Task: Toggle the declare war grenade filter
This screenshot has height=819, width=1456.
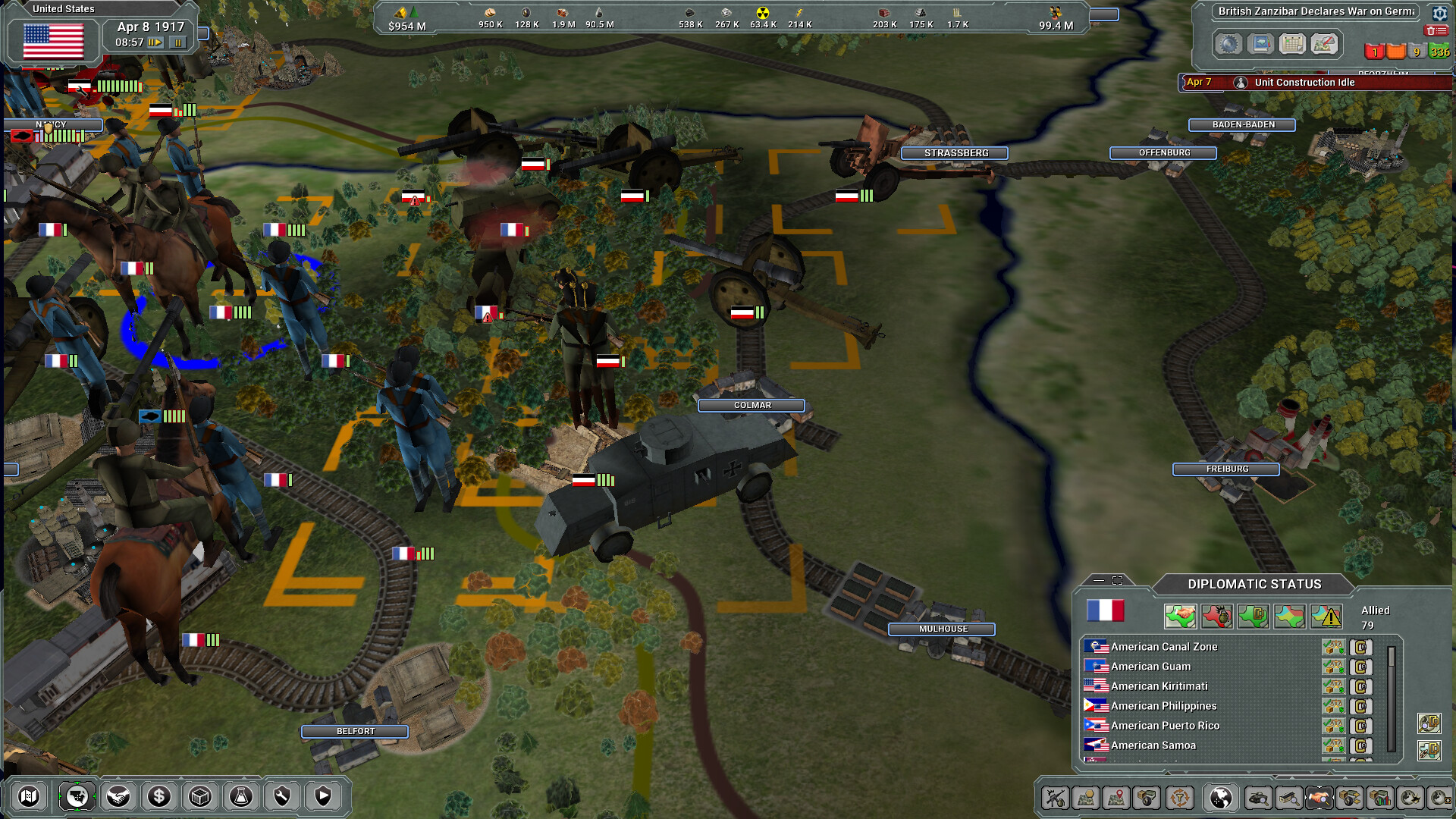Action: point(1216,615)
